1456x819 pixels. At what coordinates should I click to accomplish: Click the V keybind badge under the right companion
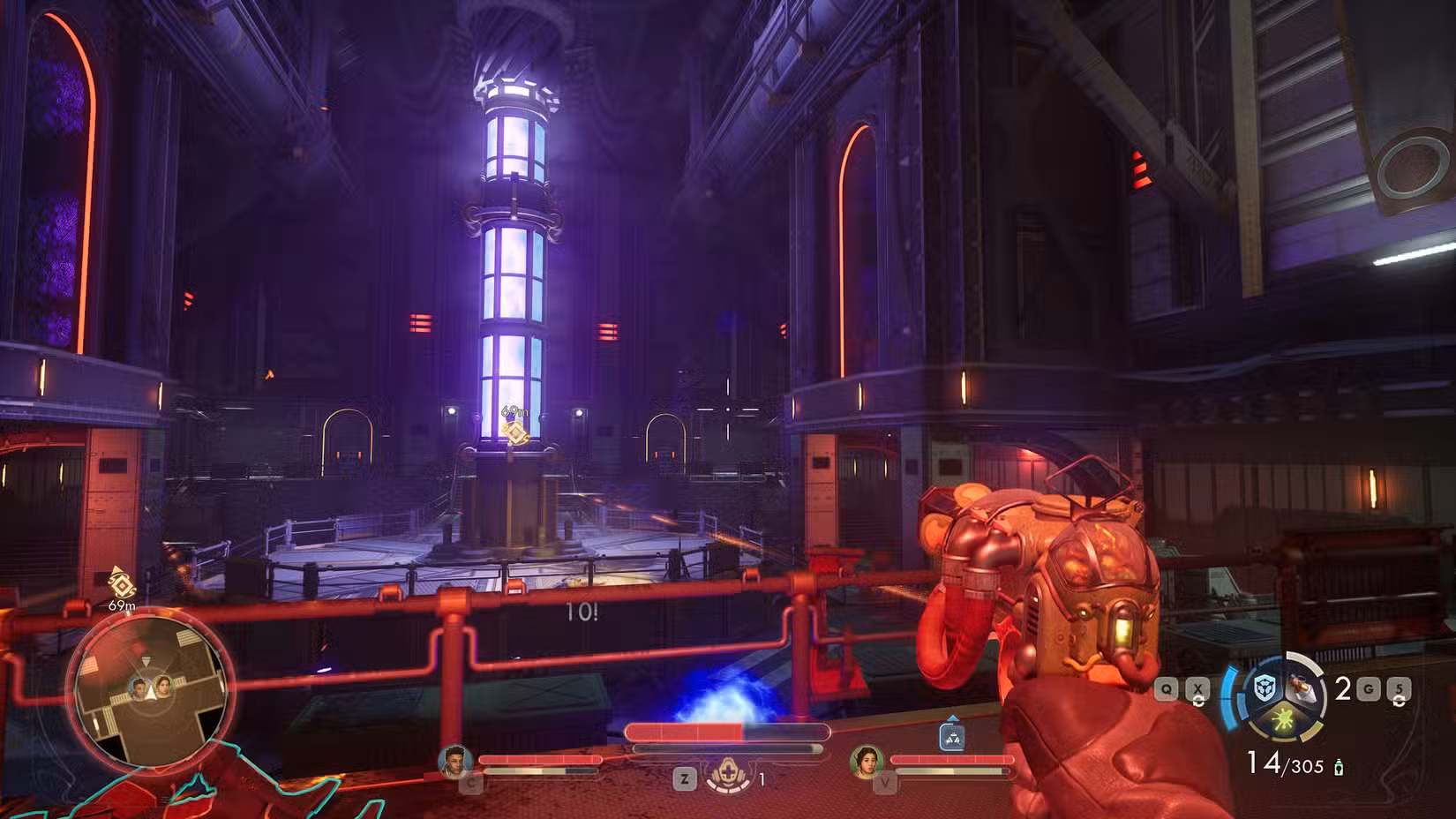click(886, 783)
